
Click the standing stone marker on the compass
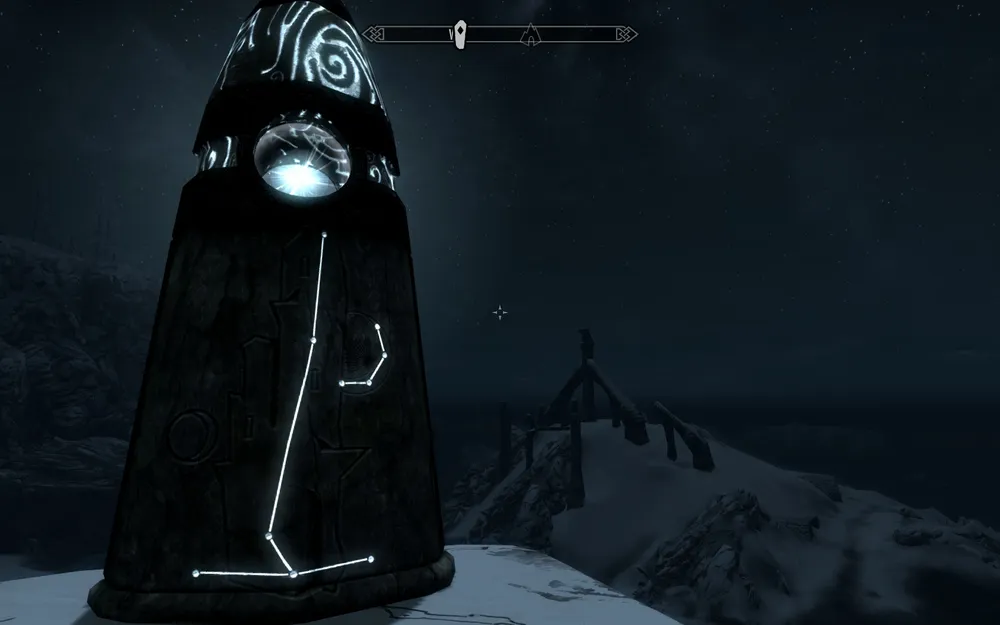pos(460,34)
